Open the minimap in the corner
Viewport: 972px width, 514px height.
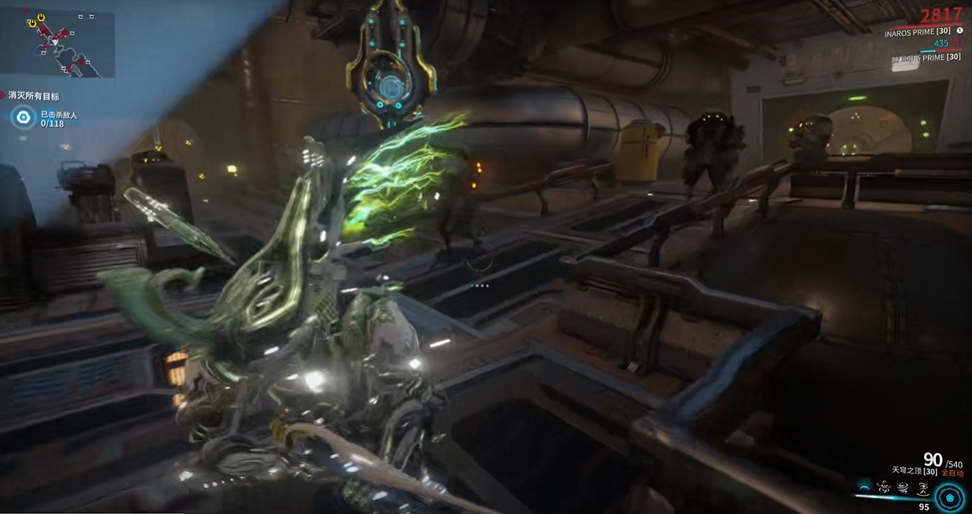point(58,40)
